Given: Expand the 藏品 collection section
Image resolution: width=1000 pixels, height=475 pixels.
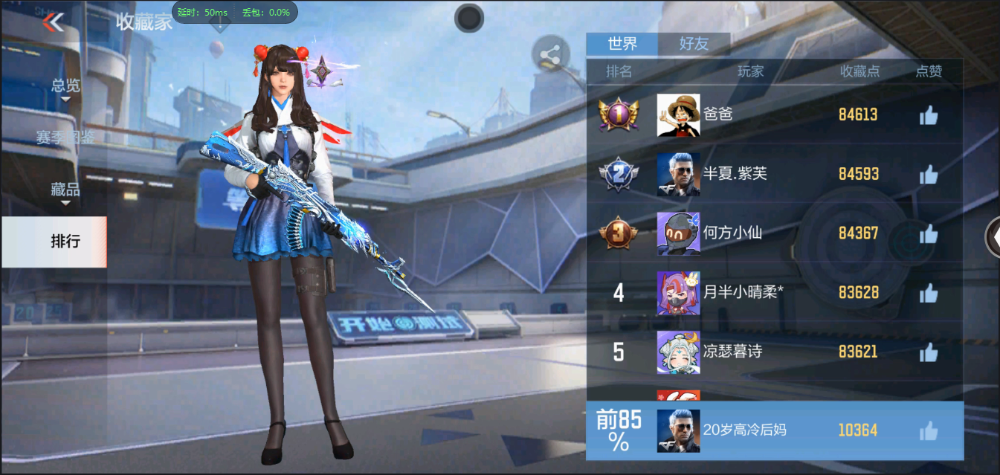Looking at the screenshot, I should (66, 189).
